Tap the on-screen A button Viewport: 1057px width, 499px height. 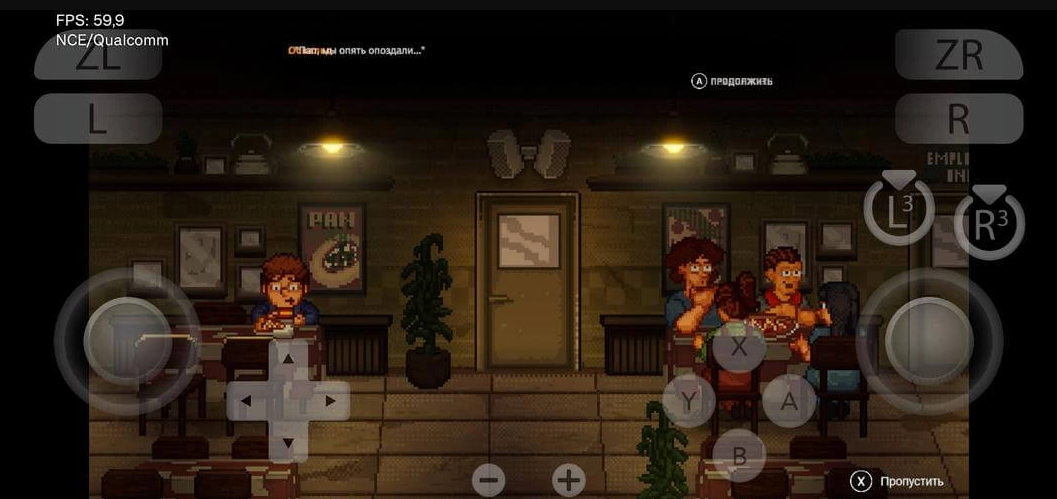pyautogui.click(x=789, y=401)
